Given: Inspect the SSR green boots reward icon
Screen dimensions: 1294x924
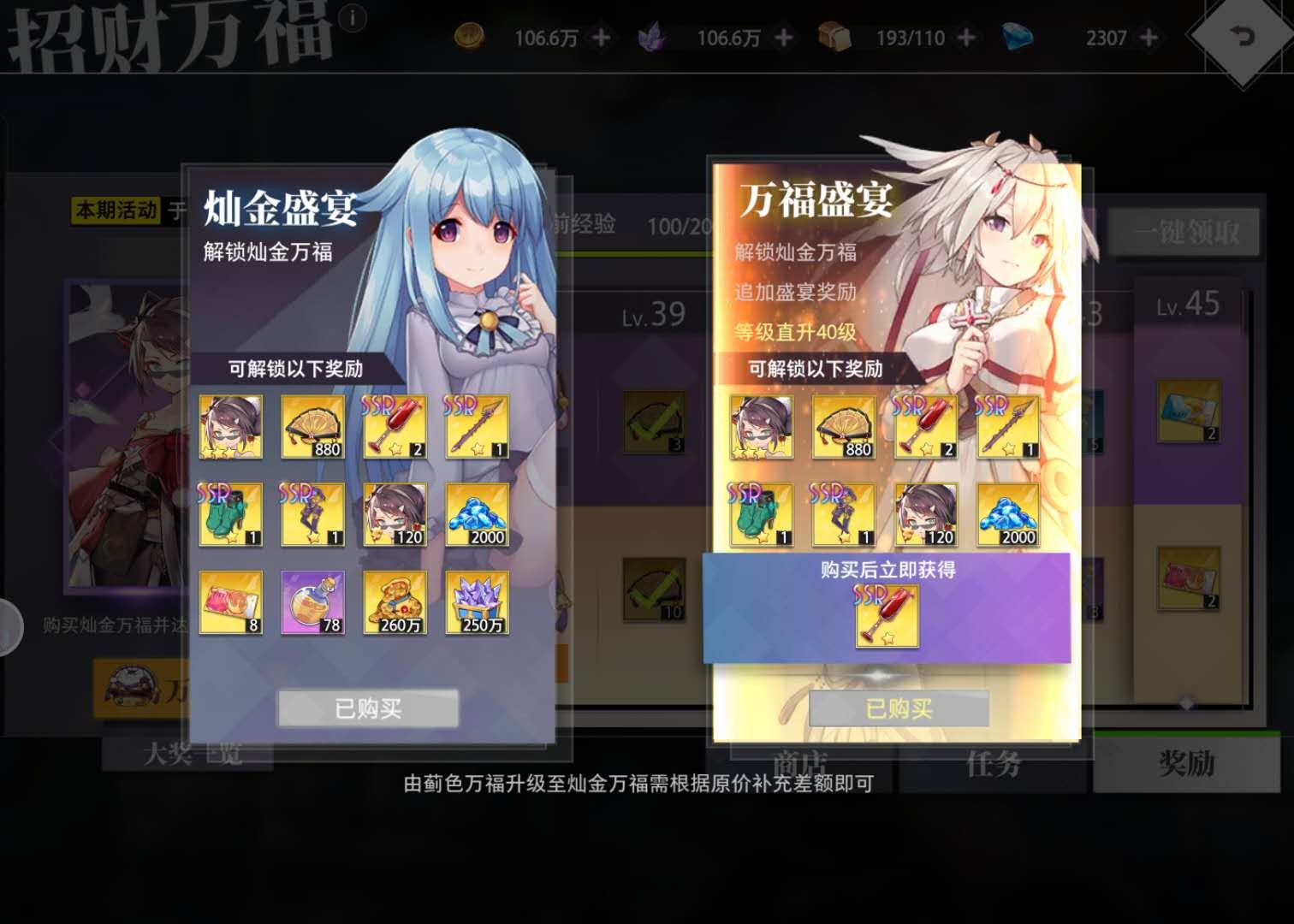Looking at the screenshot, I should [230, 514].
